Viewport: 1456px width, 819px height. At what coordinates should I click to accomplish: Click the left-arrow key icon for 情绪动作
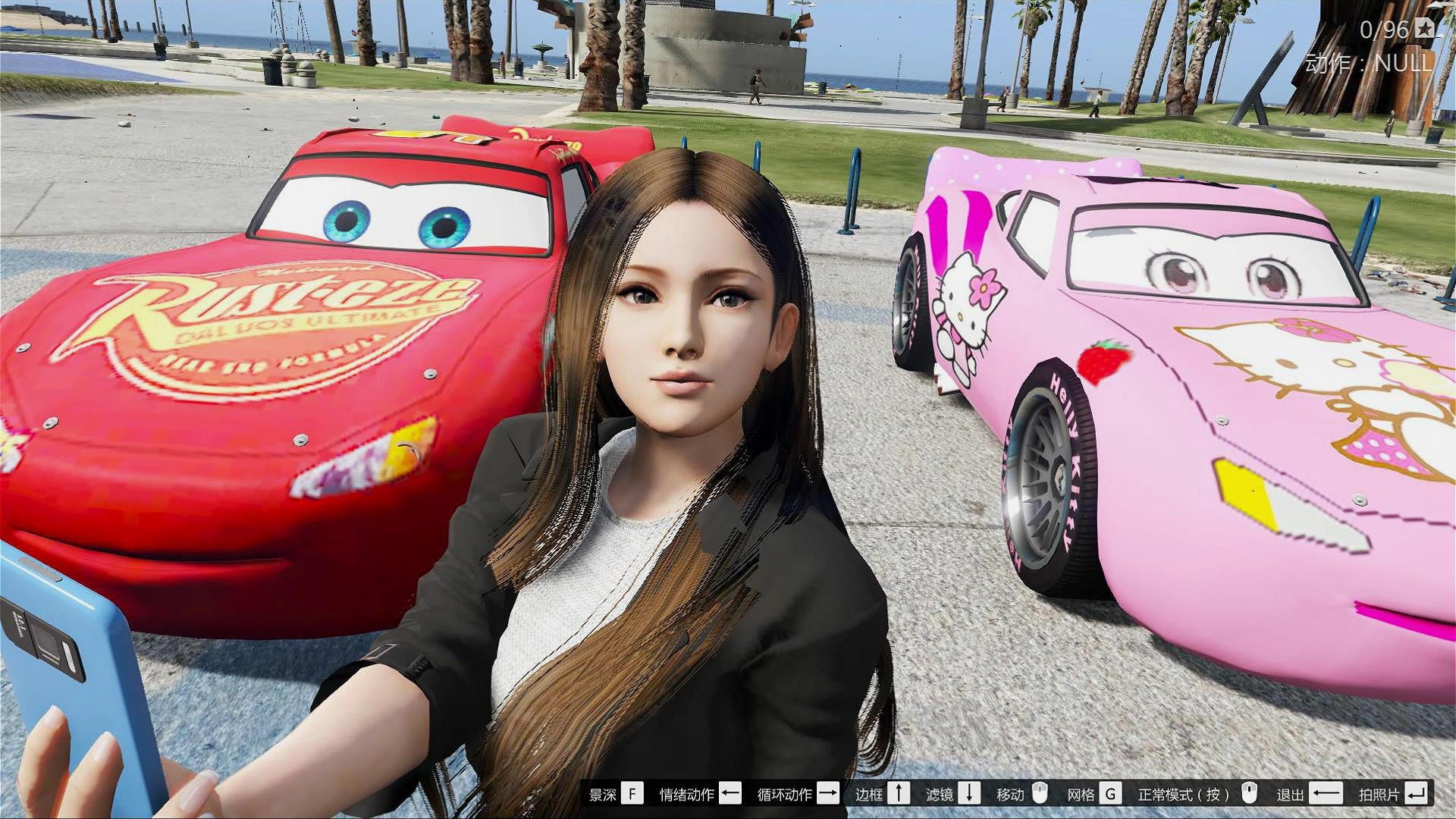coord(731,795)
